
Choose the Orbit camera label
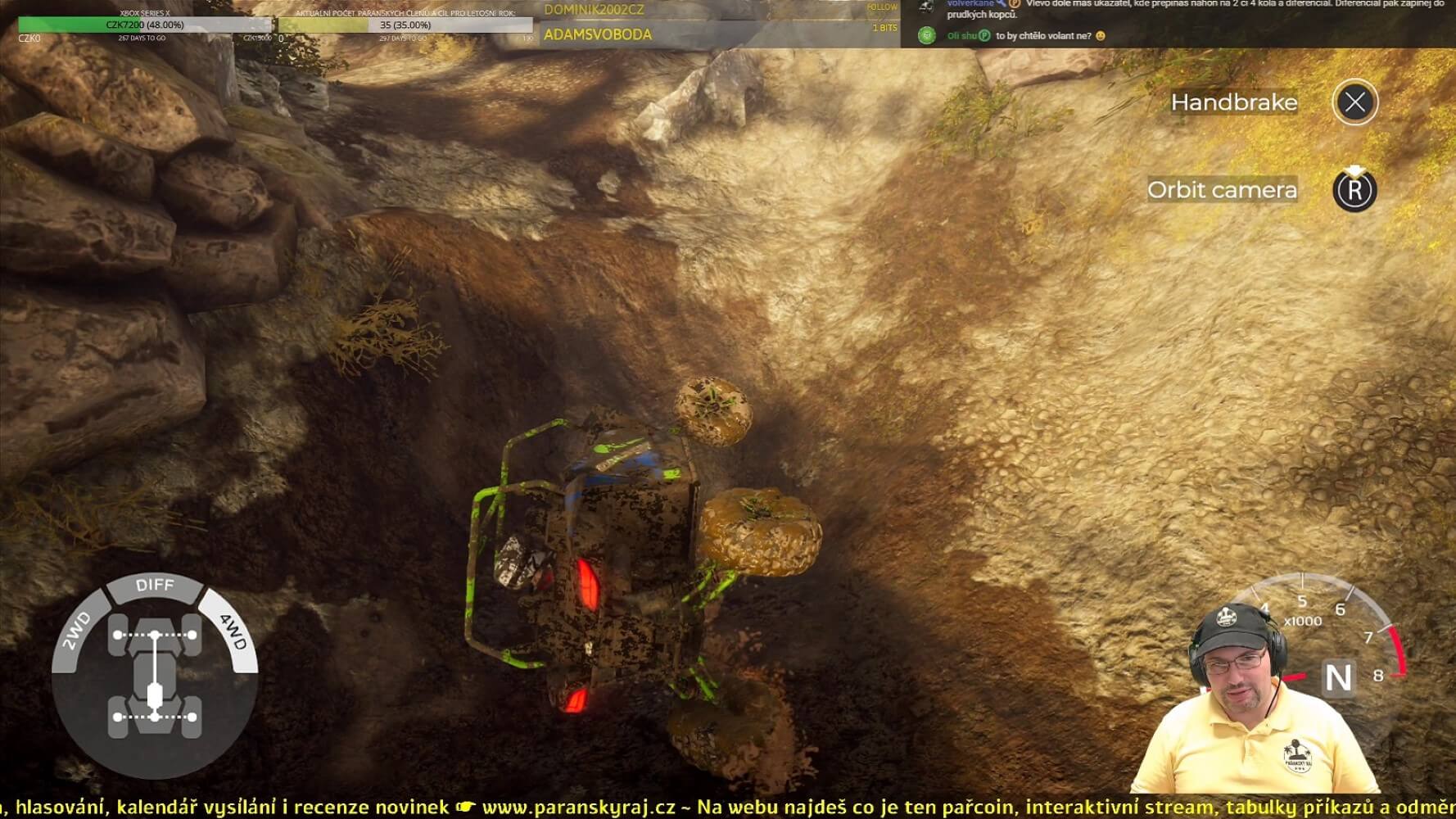click(x=1222, y=190)
